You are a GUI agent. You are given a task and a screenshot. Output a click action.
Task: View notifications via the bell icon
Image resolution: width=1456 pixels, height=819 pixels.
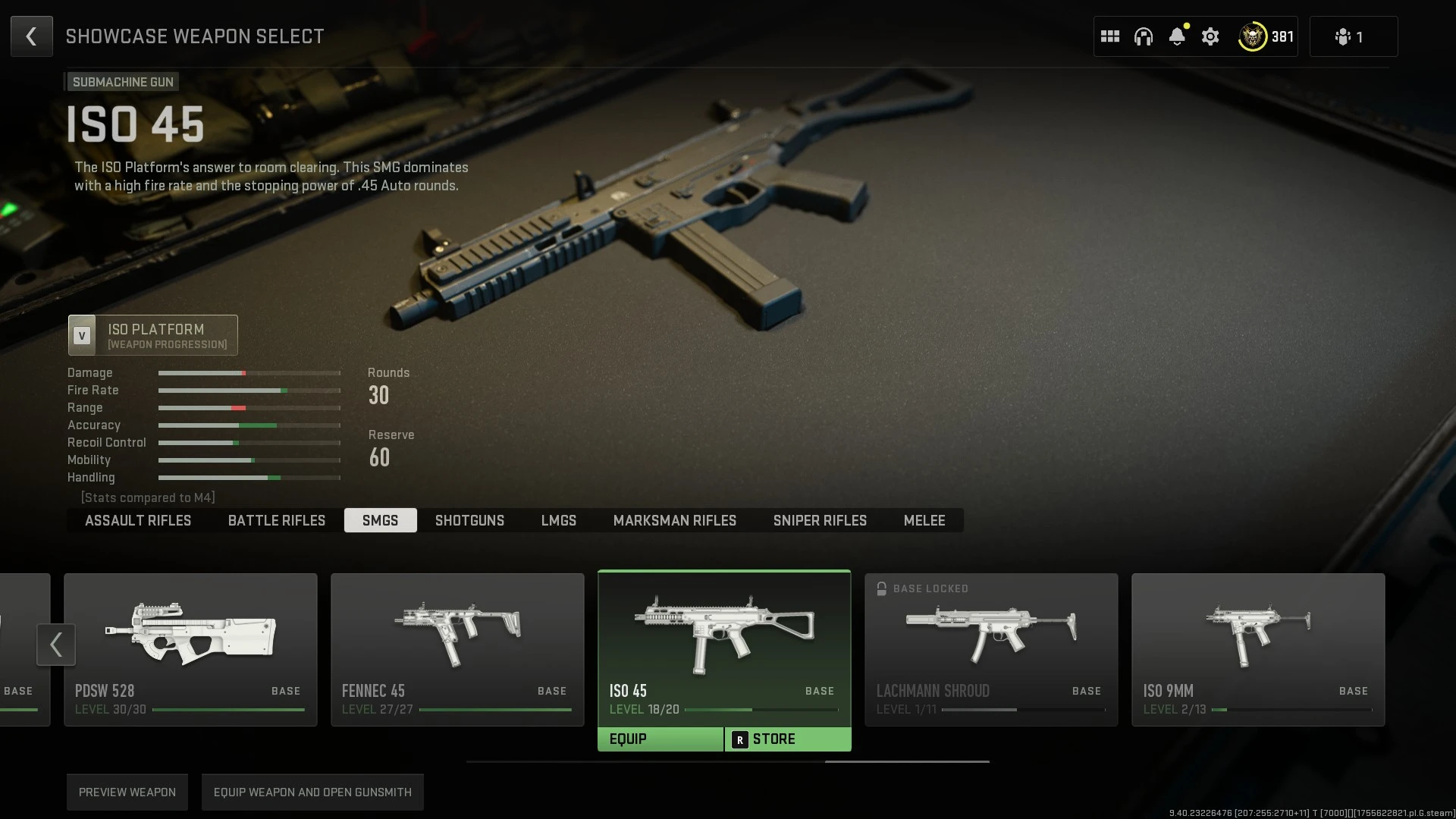point(1177,36)
